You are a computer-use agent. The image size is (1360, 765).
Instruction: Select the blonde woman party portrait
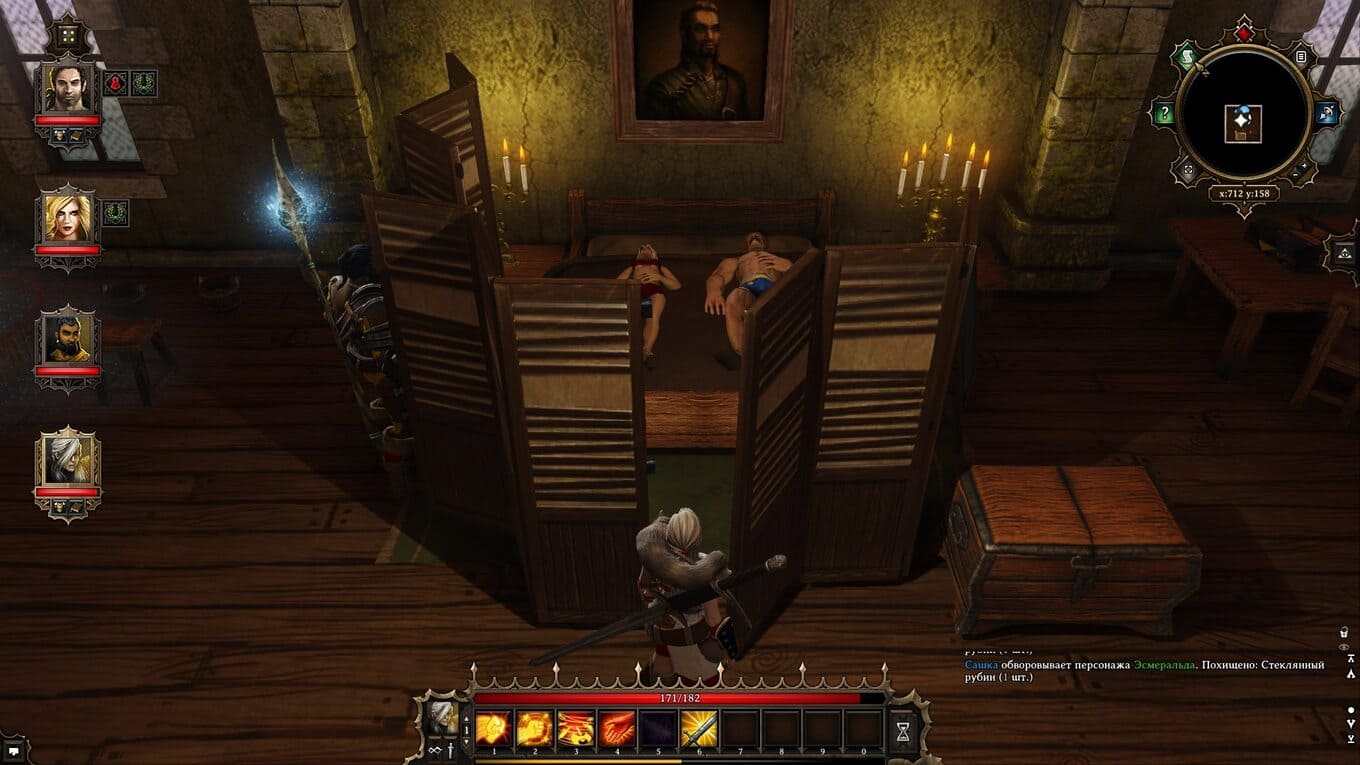(x=68, y=215)
